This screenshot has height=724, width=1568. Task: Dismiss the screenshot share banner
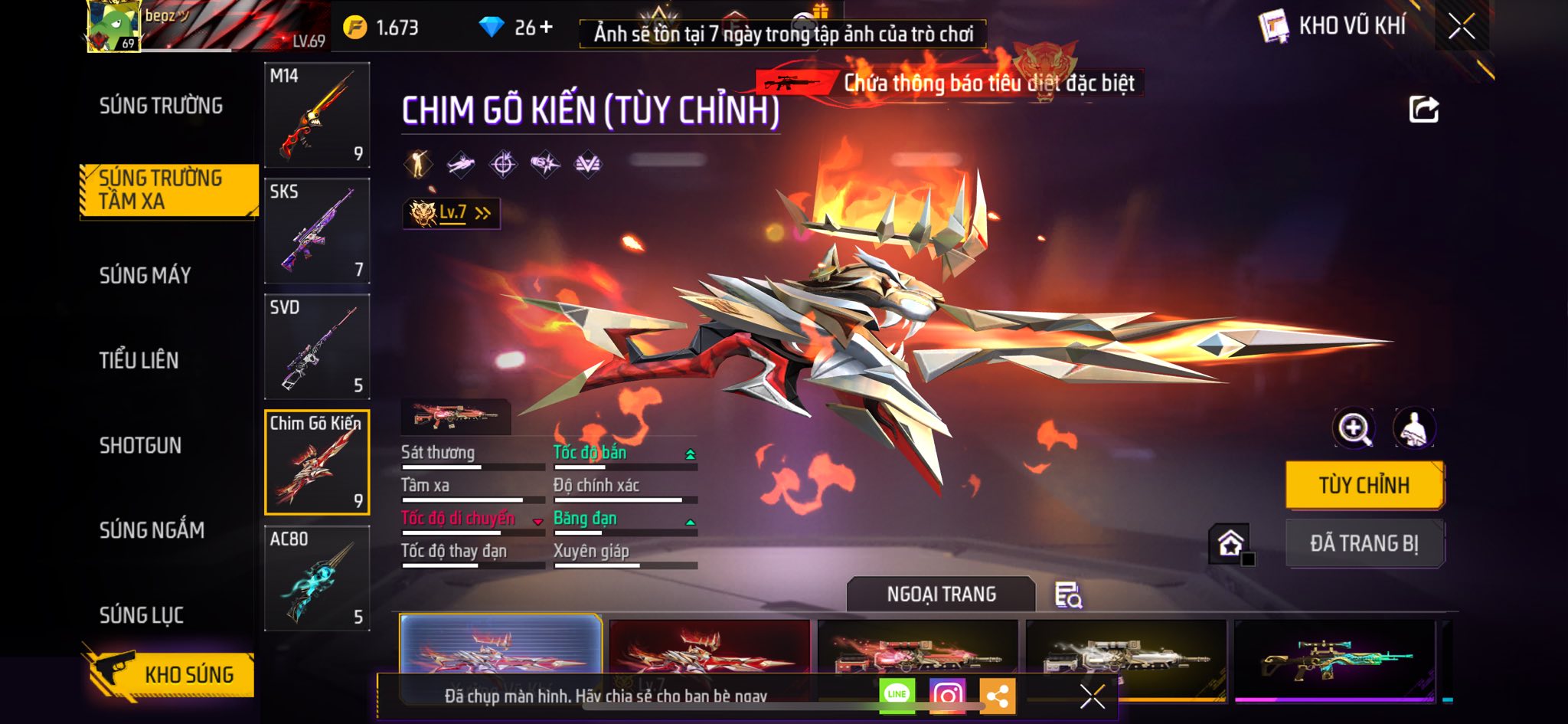click(1092, 696)
